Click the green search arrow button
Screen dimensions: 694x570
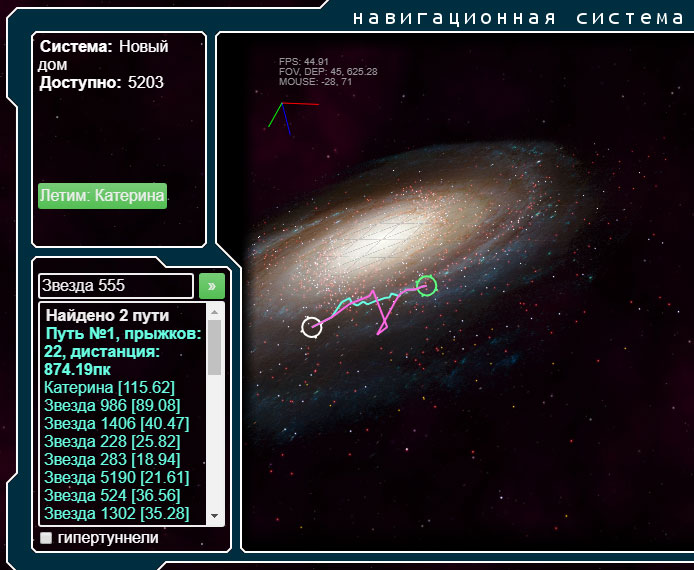point(212,286)
